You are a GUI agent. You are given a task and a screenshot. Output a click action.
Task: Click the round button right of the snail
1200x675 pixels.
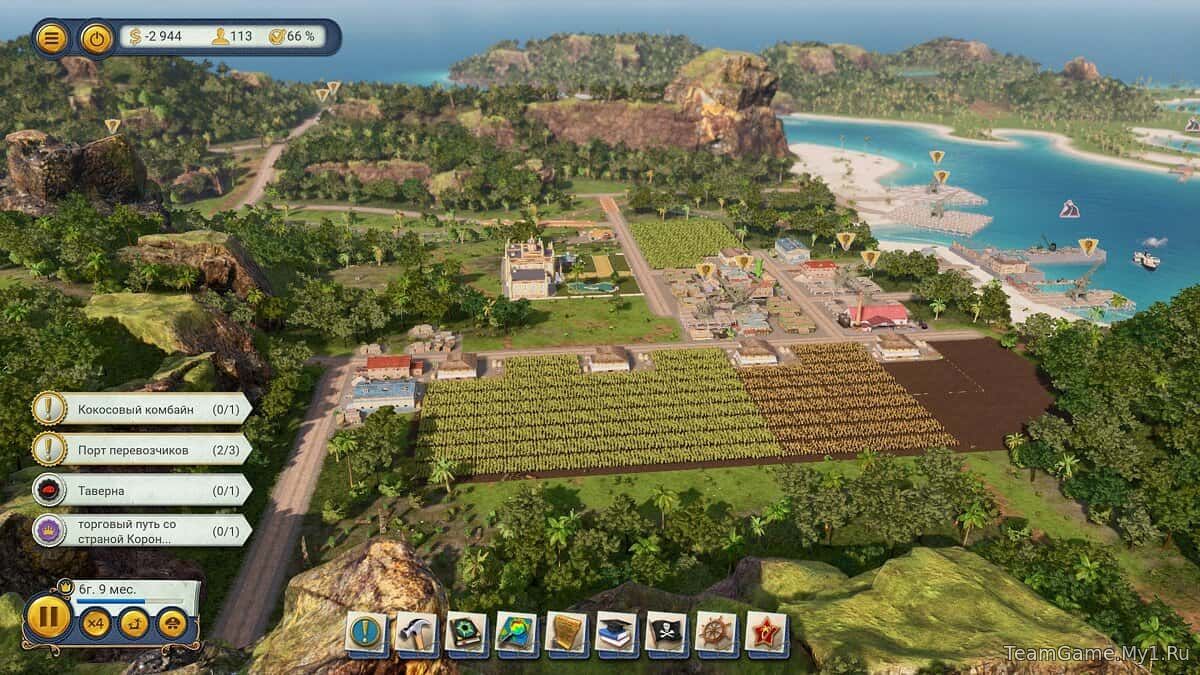[x=172, y=623]
